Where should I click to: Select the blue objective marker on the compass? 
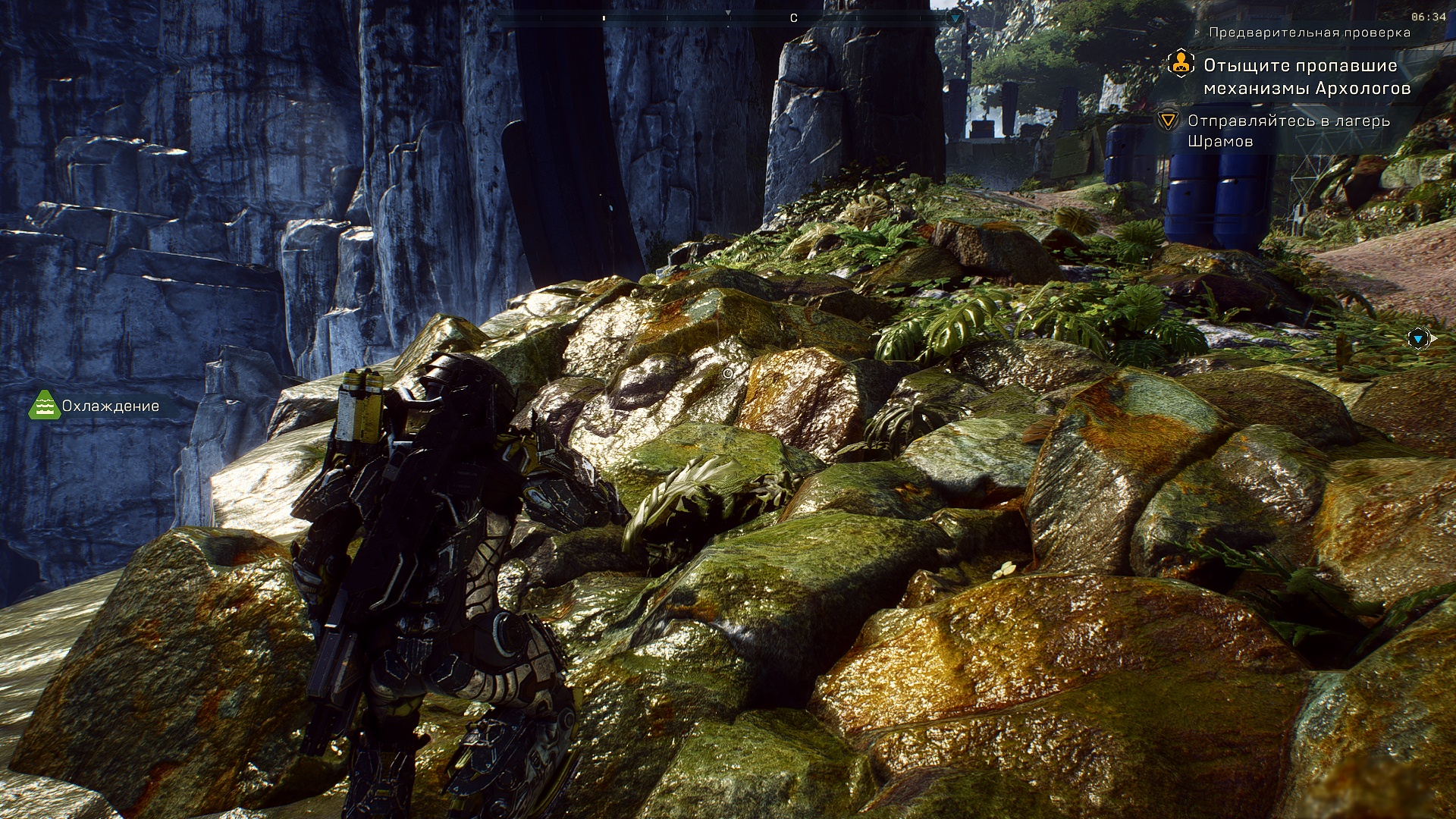[x=955, y=17]
